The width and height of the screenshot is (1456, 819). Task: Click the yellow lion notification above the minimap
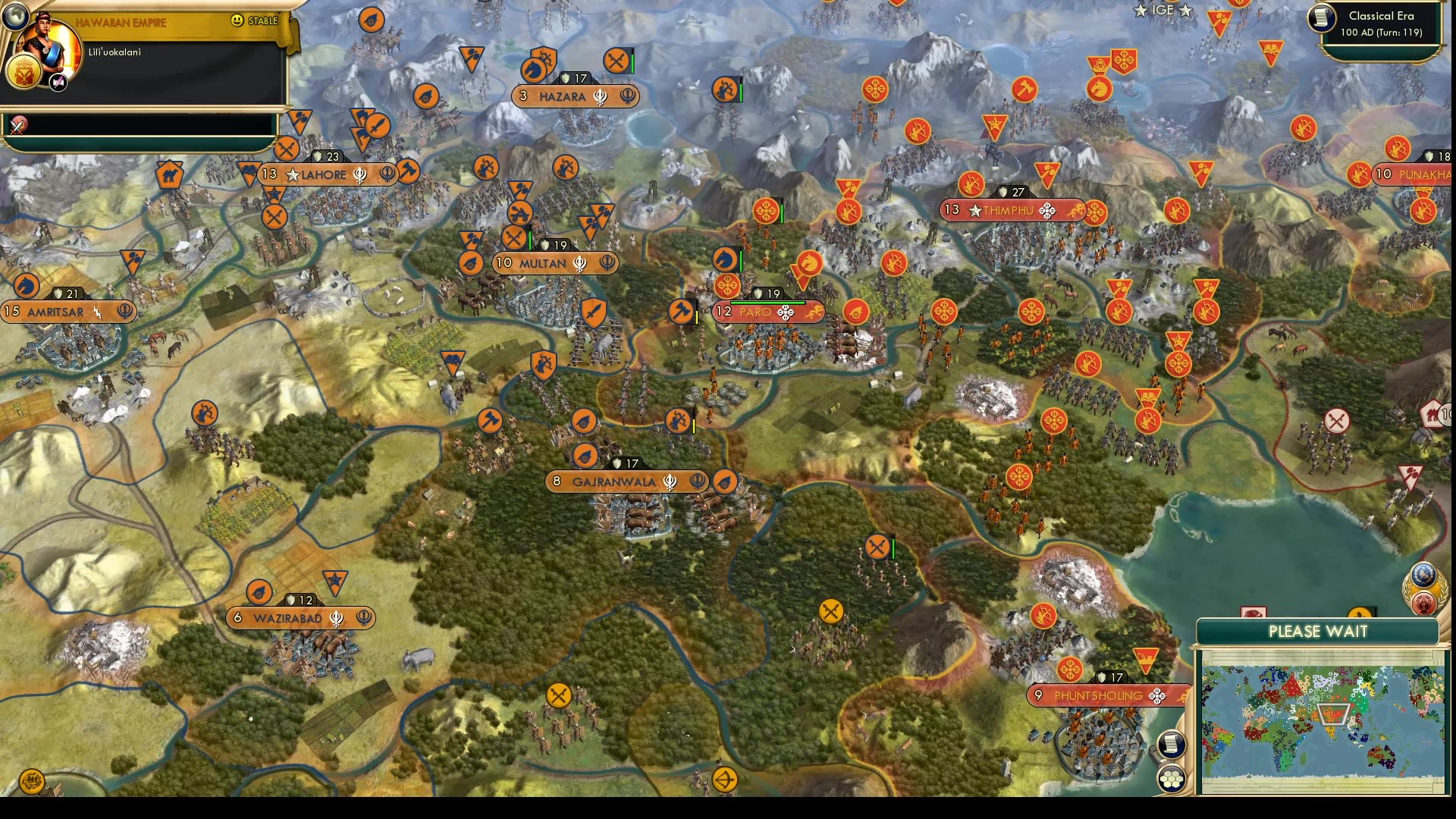(x=1359, y=611)
